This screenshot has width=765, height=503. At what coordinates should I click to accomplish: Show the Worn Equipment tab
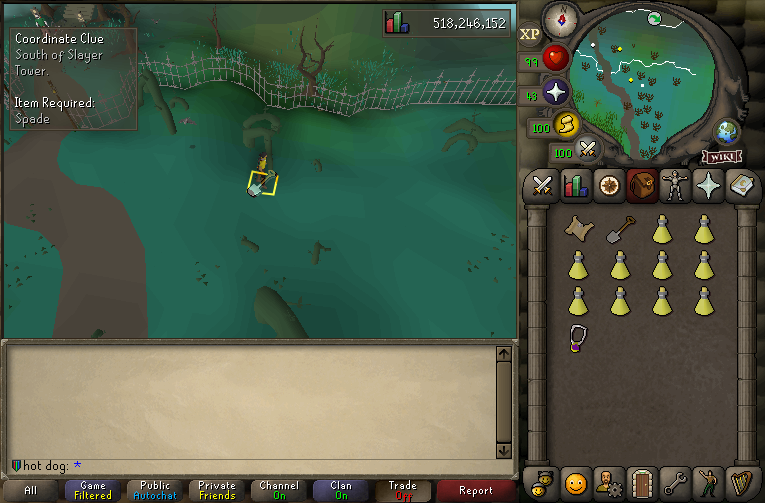pos(674,185)
